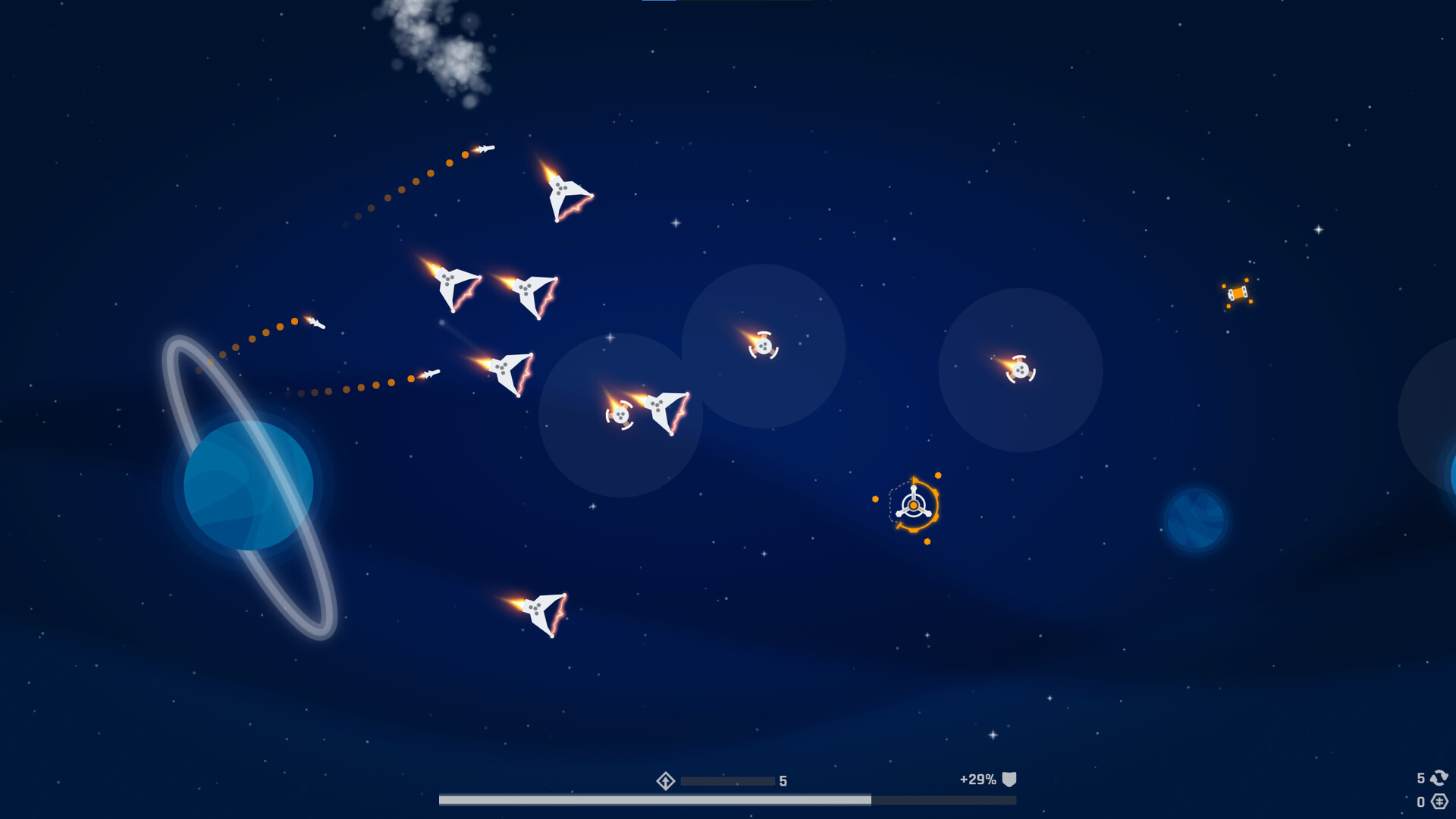Click the shield icon next to +29%

[1009, 779]
